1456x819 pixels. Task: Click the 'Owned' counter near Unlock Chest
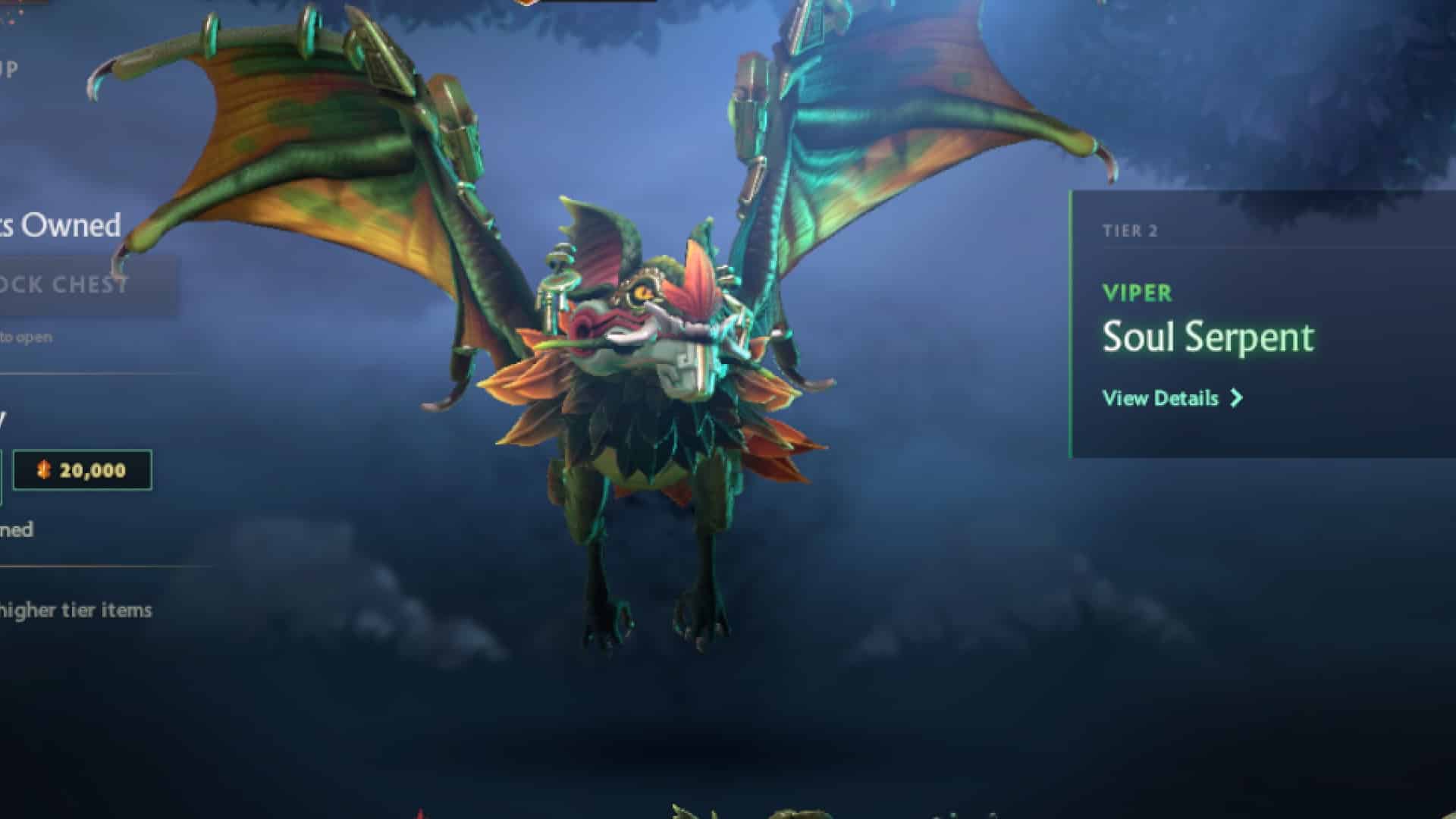61,224
